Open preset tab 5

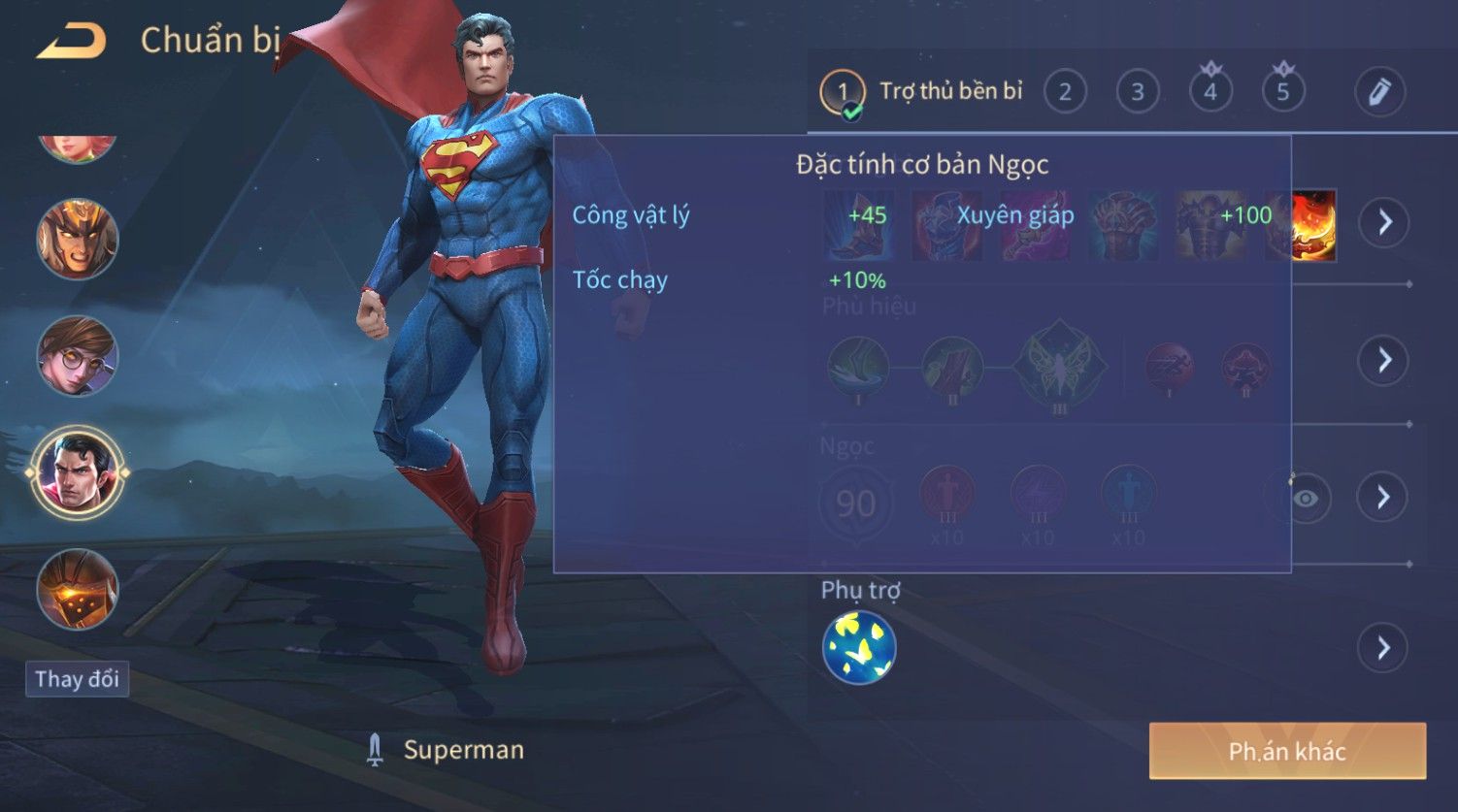pyautogui.click(x=1283, y=92)
